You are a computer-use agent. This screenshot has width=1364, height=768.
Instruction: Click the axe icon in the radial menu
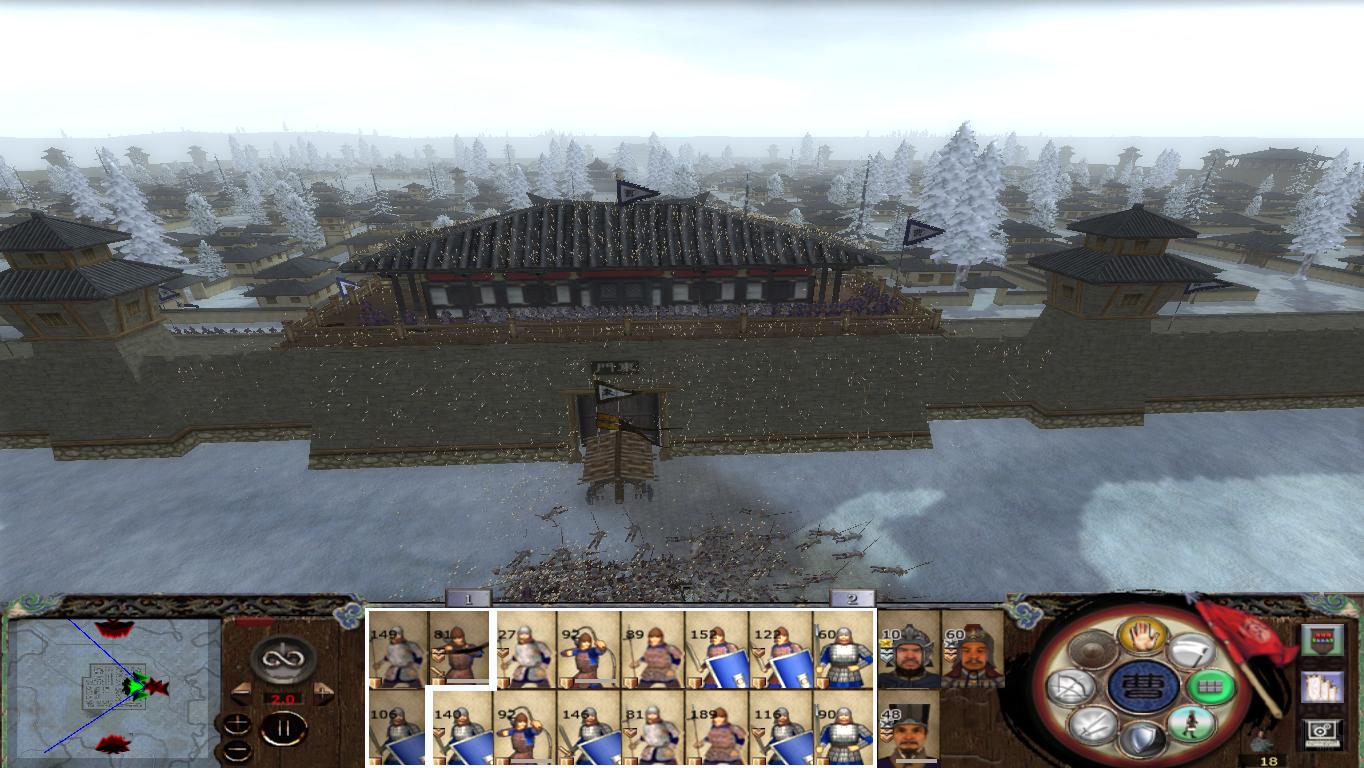pos(1192,650)
